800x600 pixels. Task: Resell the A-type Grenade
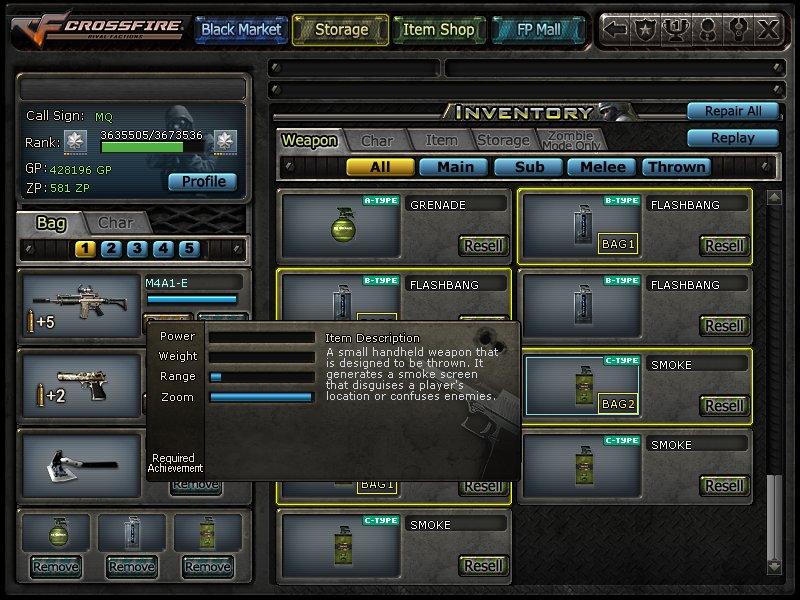click(x=484, y=245)
